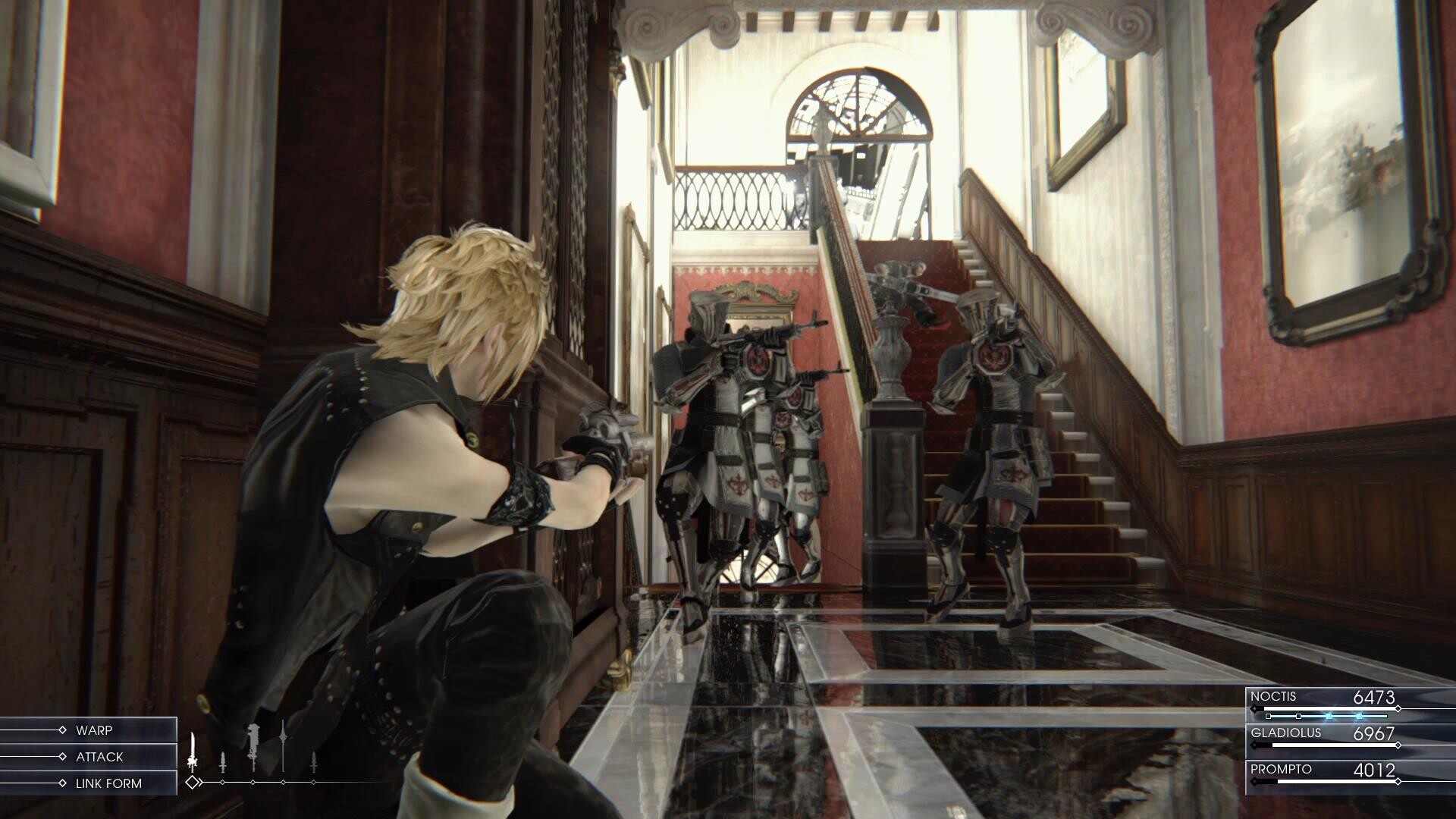
Task: Choose the ATTACK command
Action: (x=99, y=757)
